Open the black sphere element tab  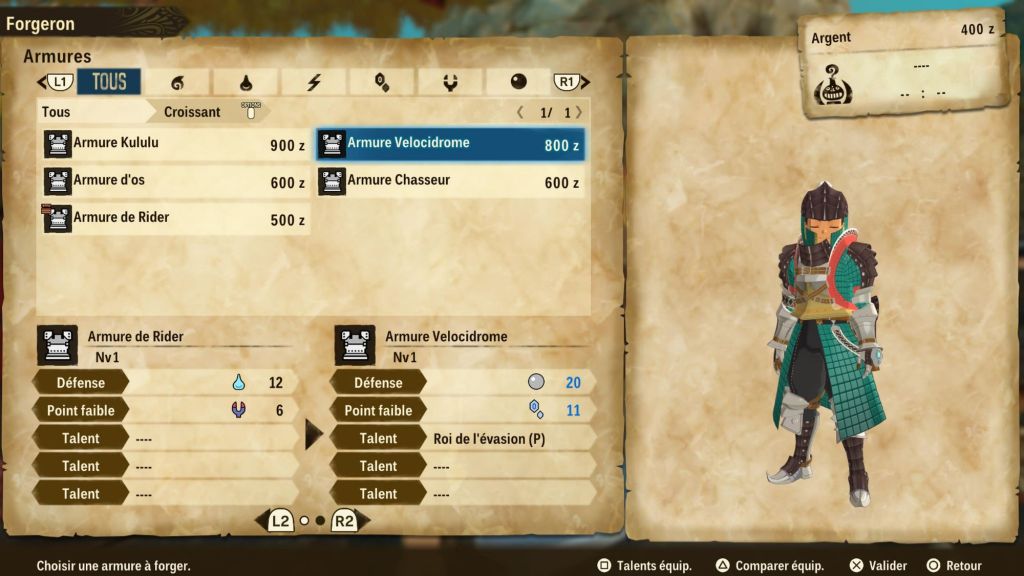pyautogui.click(x=518, y=82)
